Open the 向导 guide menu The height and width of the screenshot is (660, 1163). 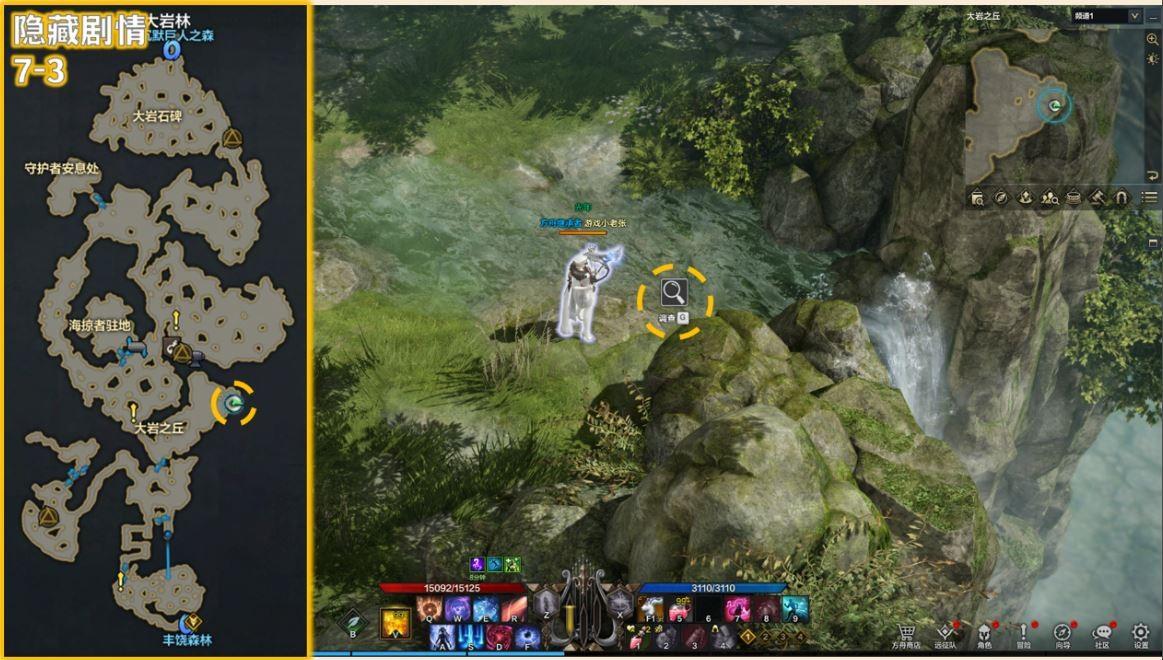[1062, 634]
